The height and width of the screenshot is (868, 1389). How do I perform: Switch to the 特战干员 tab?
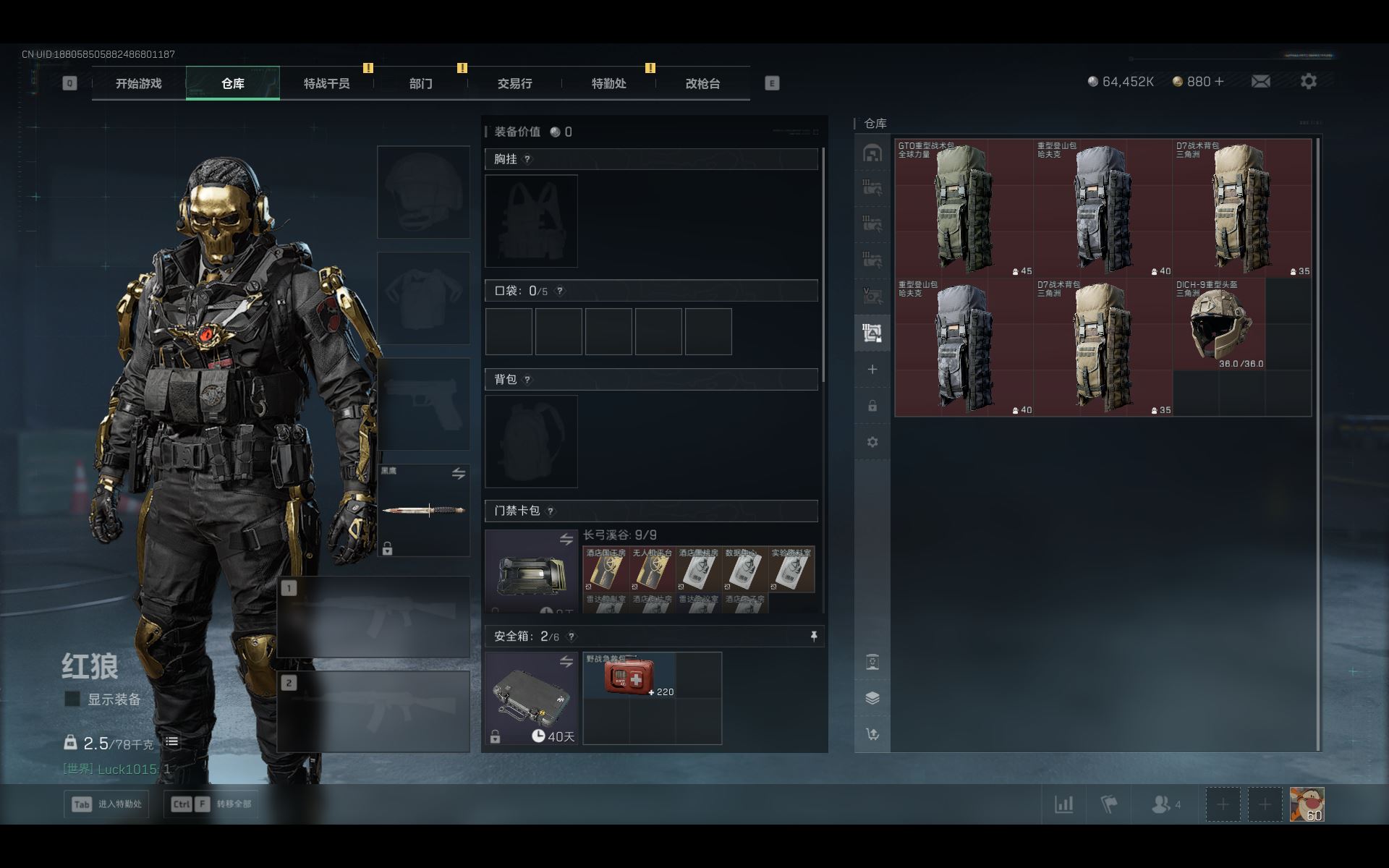tap(326, 84)
